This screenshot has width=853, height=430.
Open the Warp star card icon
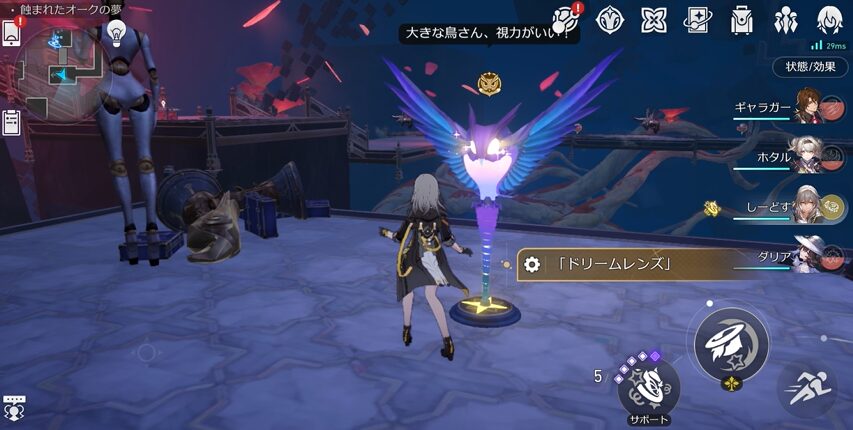pos(697,19)
